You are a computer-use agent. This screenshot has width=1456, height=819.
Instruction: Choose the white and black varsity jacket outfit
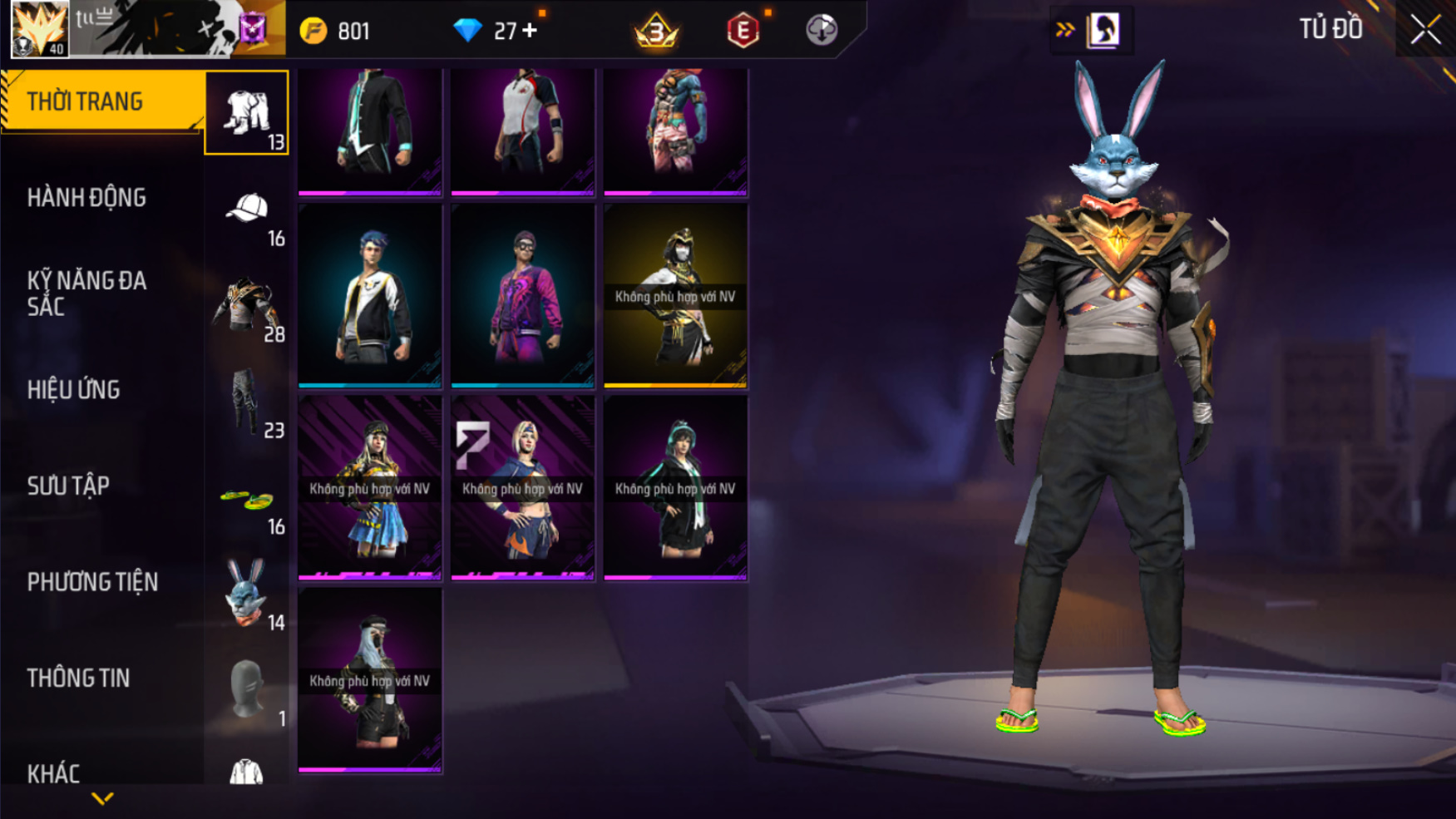click(370, 296)
